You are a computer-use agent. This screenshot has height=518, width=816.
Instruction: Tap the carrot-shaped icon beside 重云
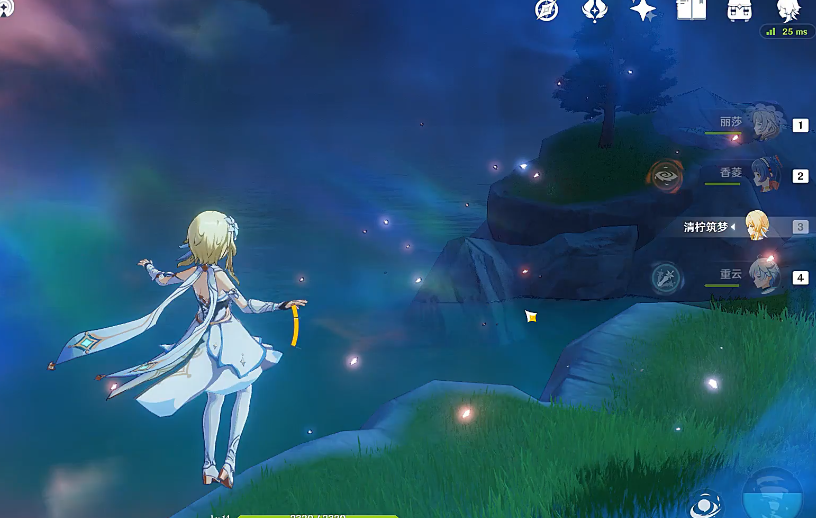tap(666, 277)
